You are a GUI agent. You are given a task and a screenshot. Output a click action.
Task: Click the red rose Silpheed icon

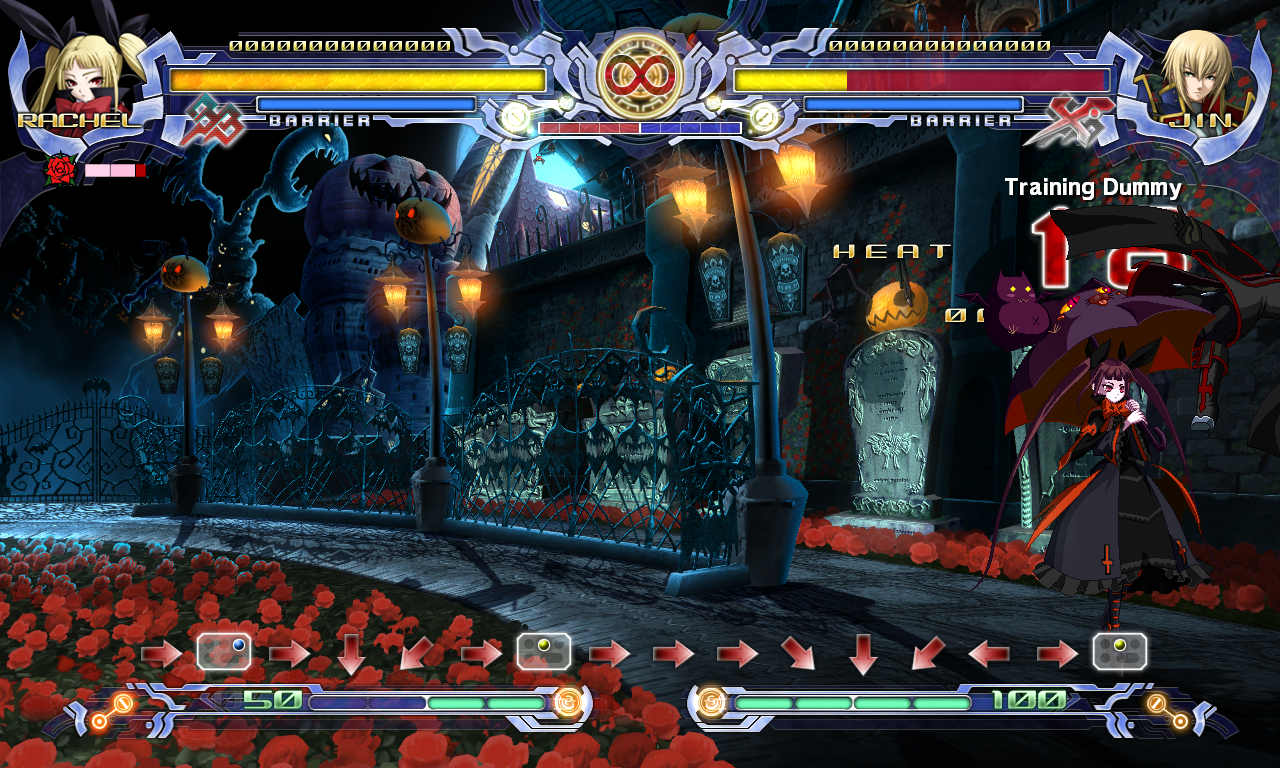[x=61, y=171]
